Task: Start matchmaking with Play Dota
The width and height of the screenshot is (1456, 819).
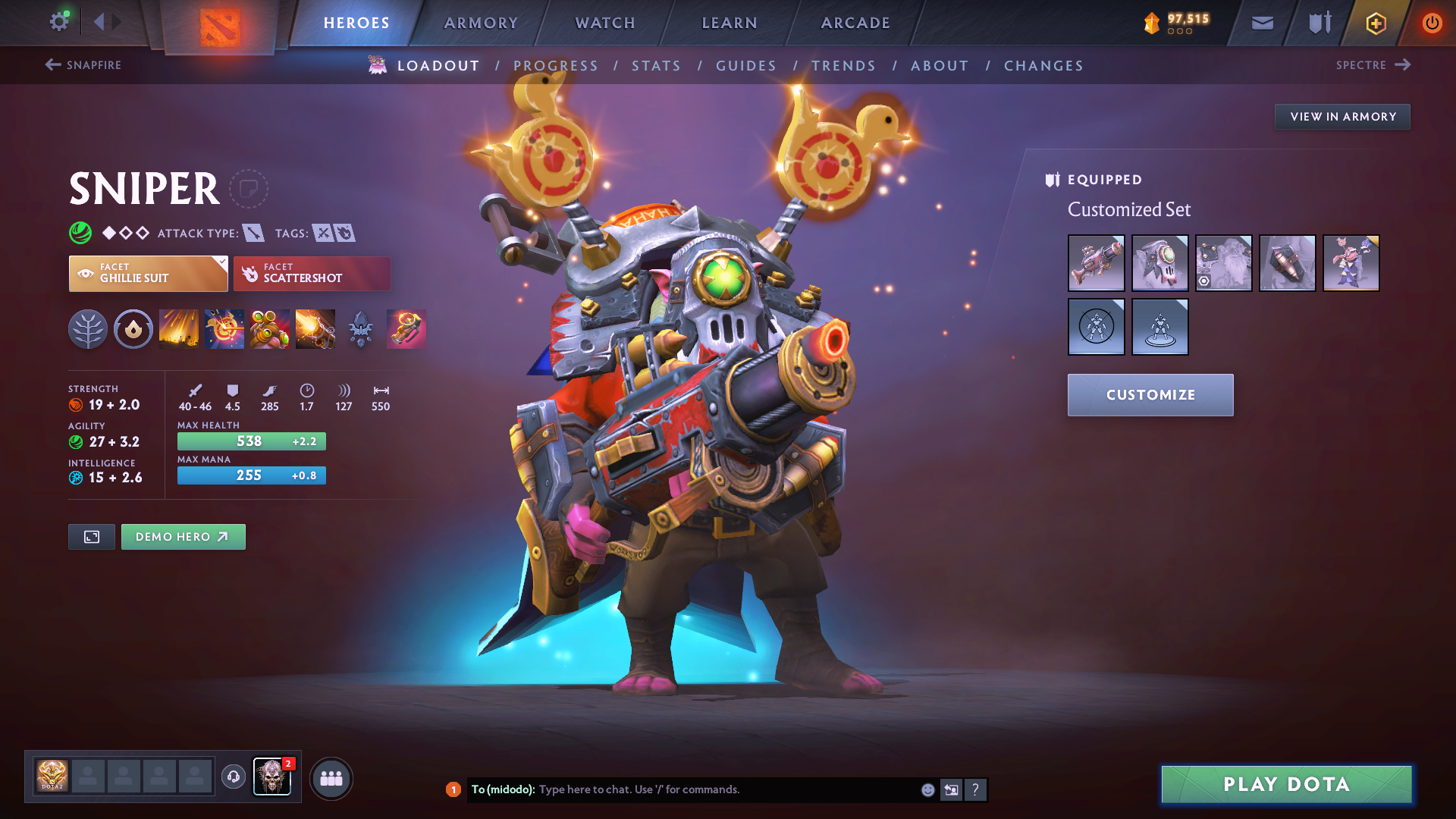Action: 1286,784
